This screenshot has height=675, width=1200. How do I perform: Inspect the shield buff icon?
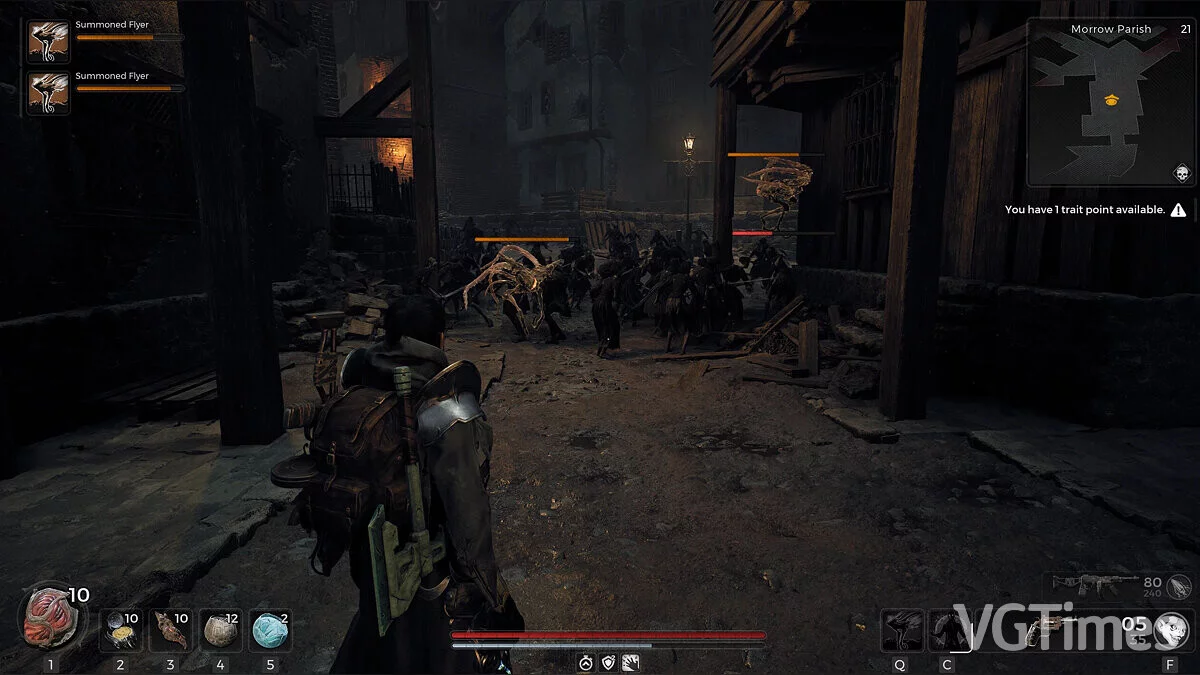click(608, 662)
